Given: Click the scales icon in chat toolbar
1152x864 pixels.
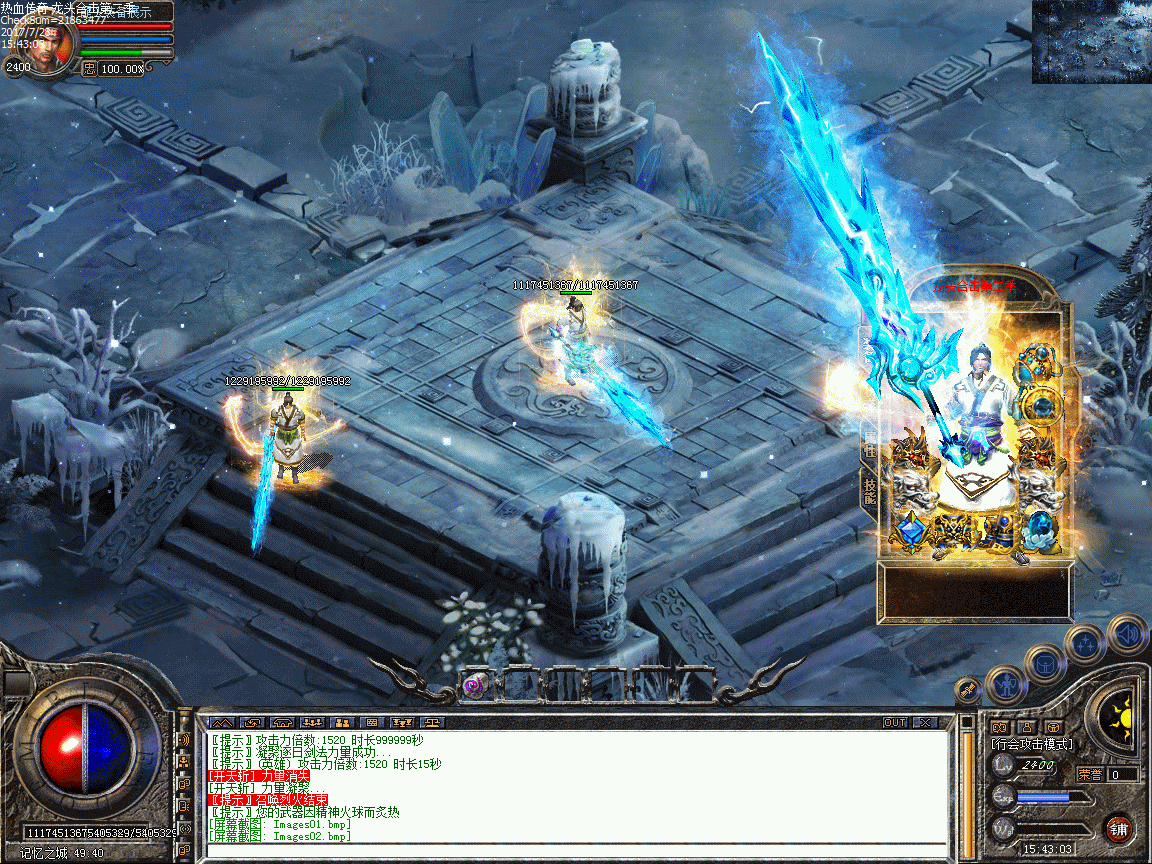Looking at the screenshot, I should [432, 722].
